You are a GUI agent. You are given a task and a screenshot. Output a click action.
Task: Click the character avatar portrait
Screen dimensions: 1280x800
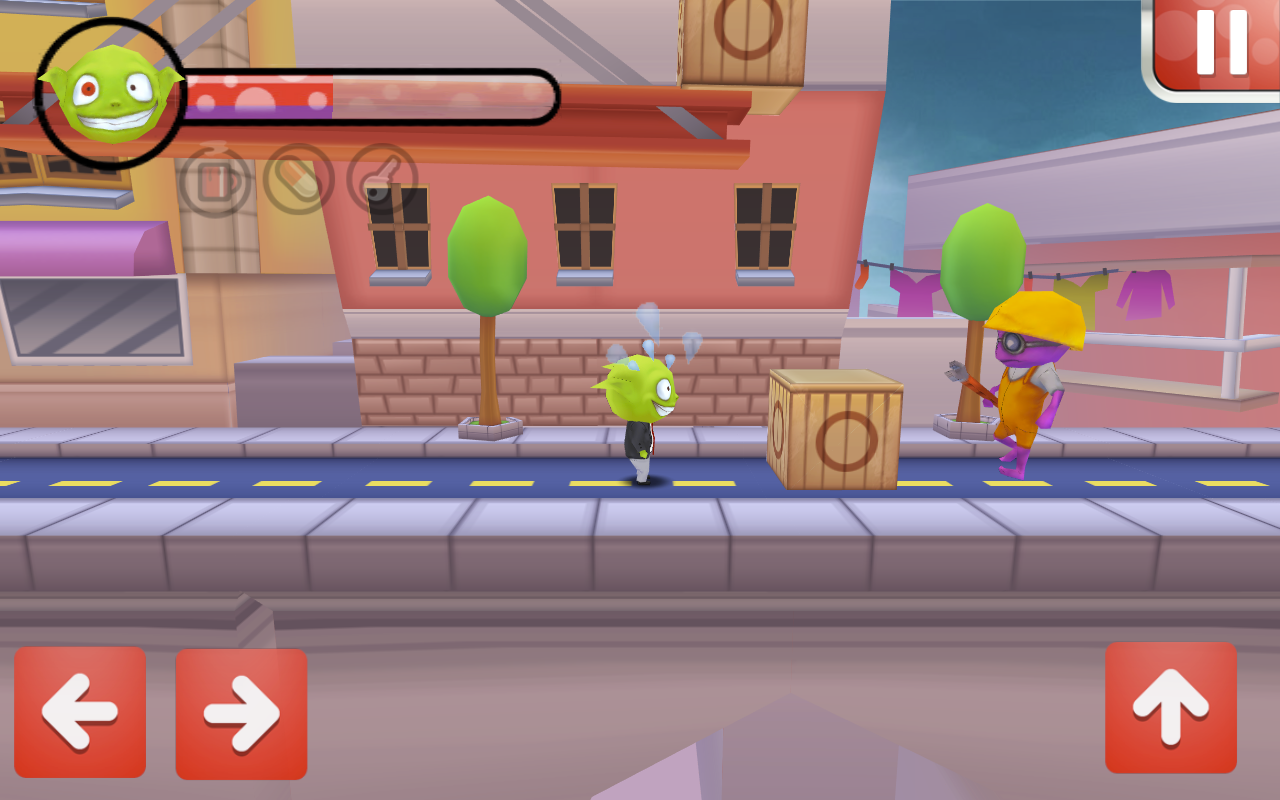point(110,90)
